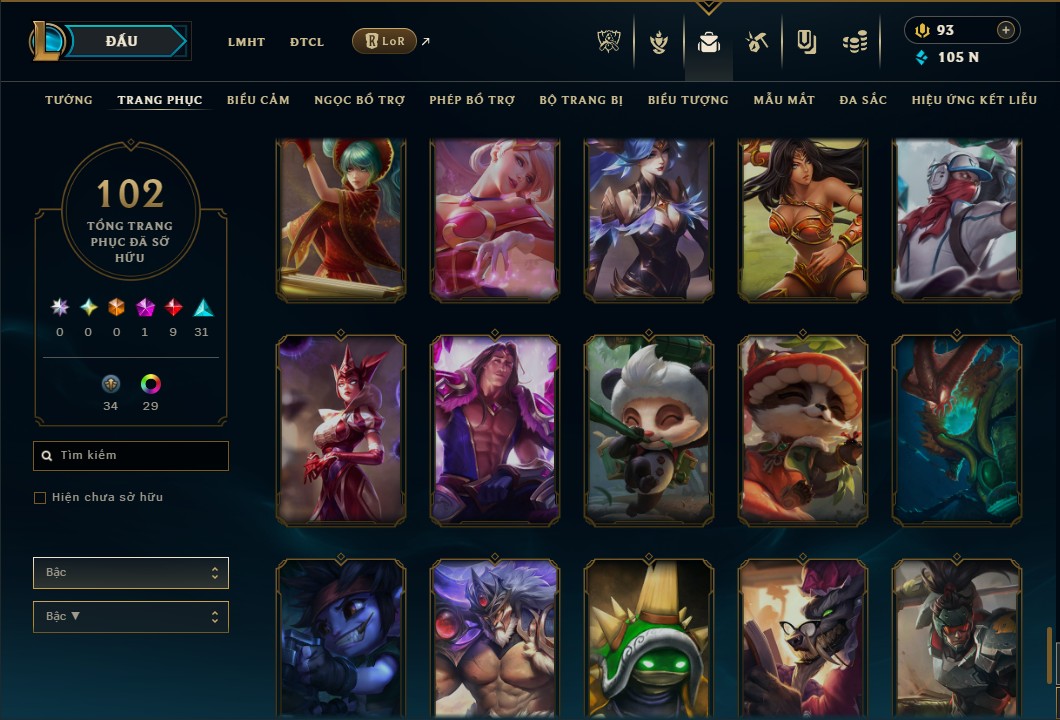This screenshot has height=720, width=1060.
Task: Switch to the LMHT game mode link
Action: tap(246, 42)
